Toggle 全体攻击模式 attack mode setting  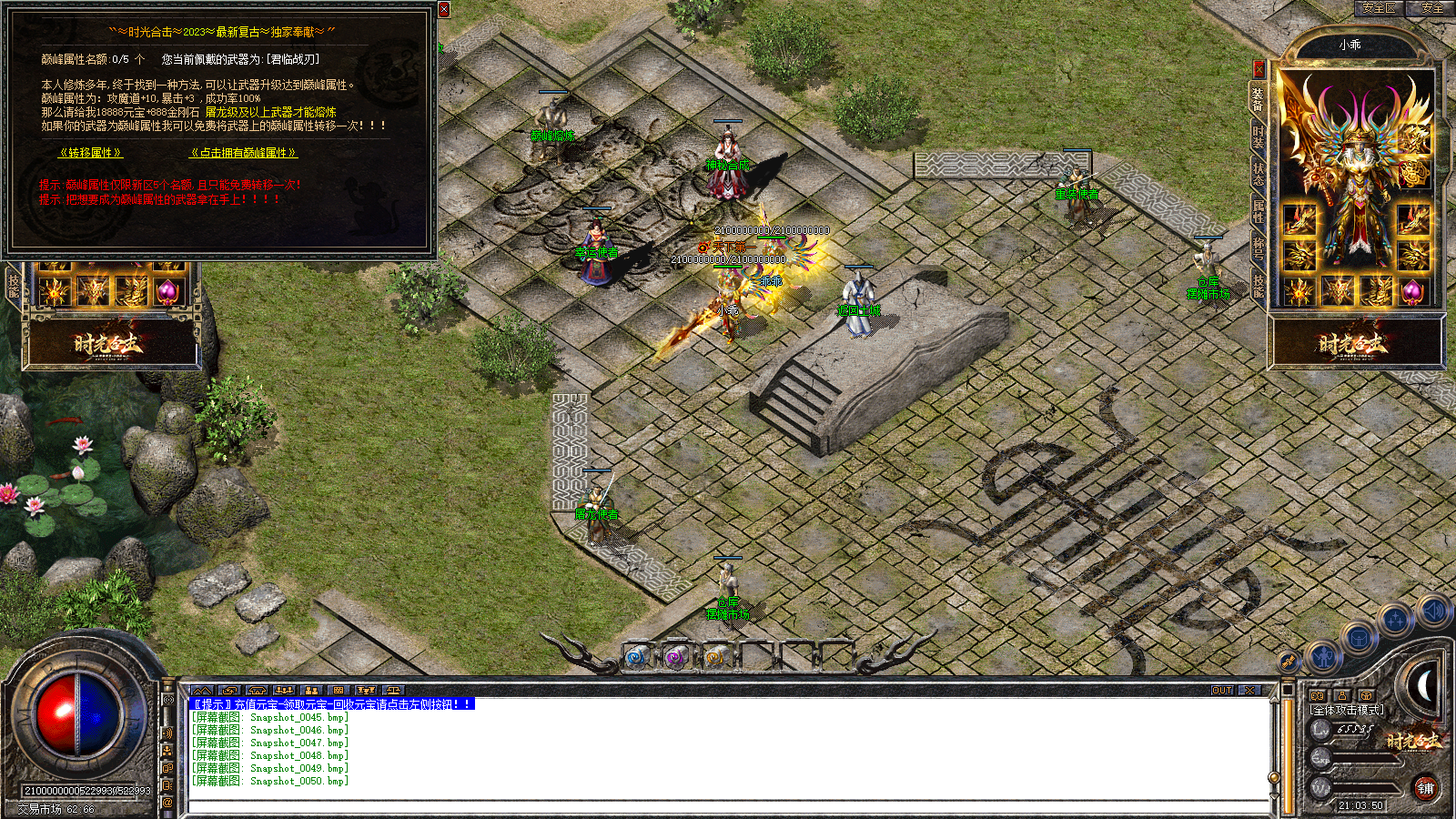[x=1347, y=709]
